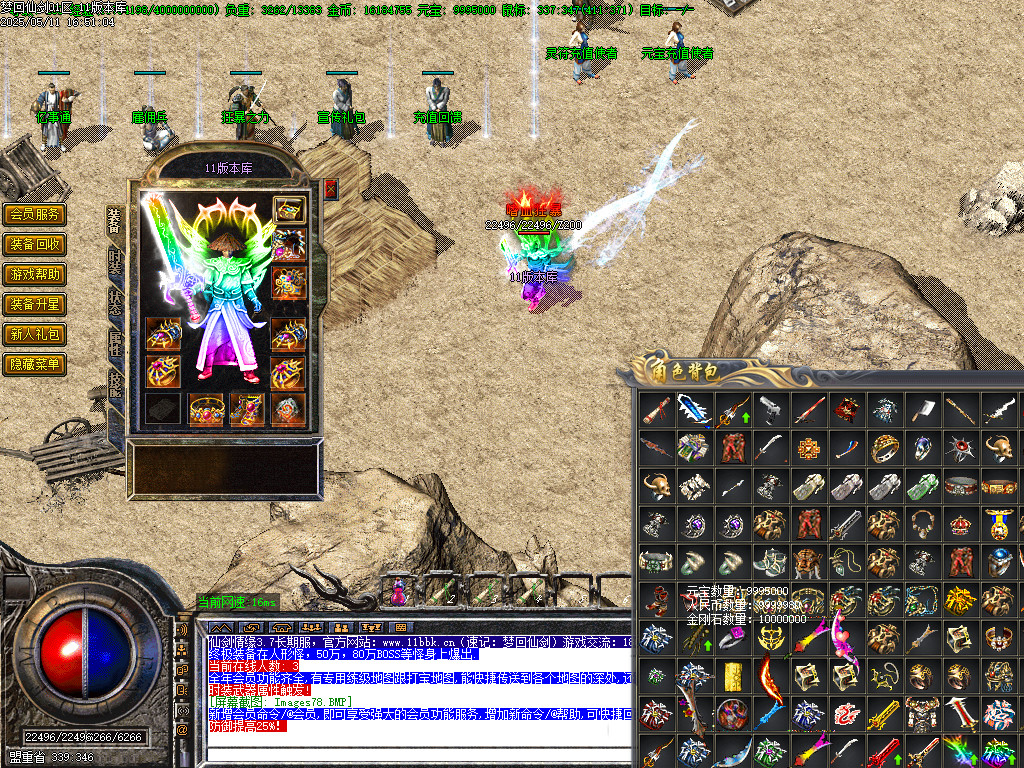Select the equipped boots slot
This screenshot has height=768, width=1024.
click(x=247, y=409)
